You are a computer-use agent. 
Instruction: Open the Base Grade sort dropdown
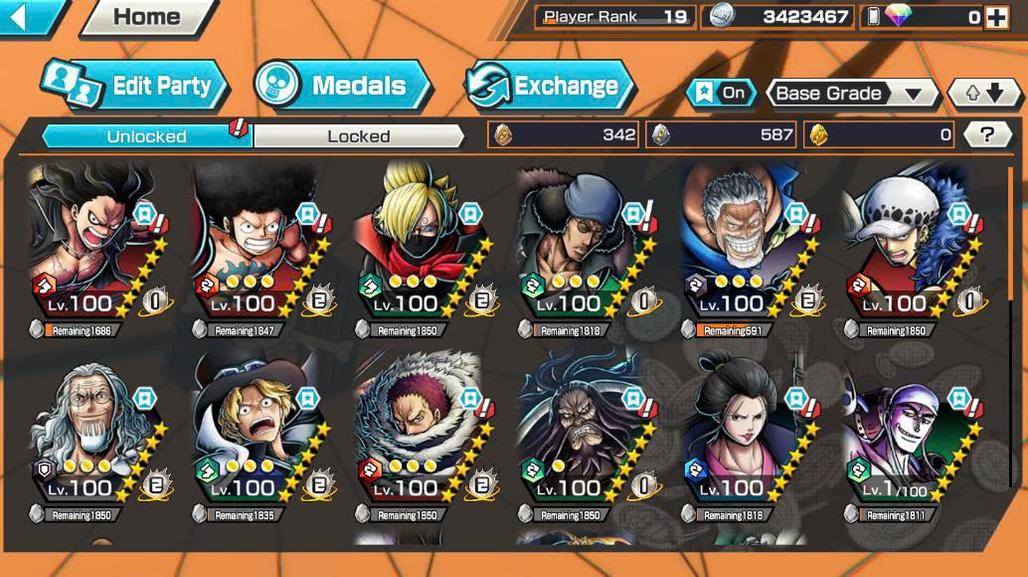pyautogui.click(x=850, y=94)
